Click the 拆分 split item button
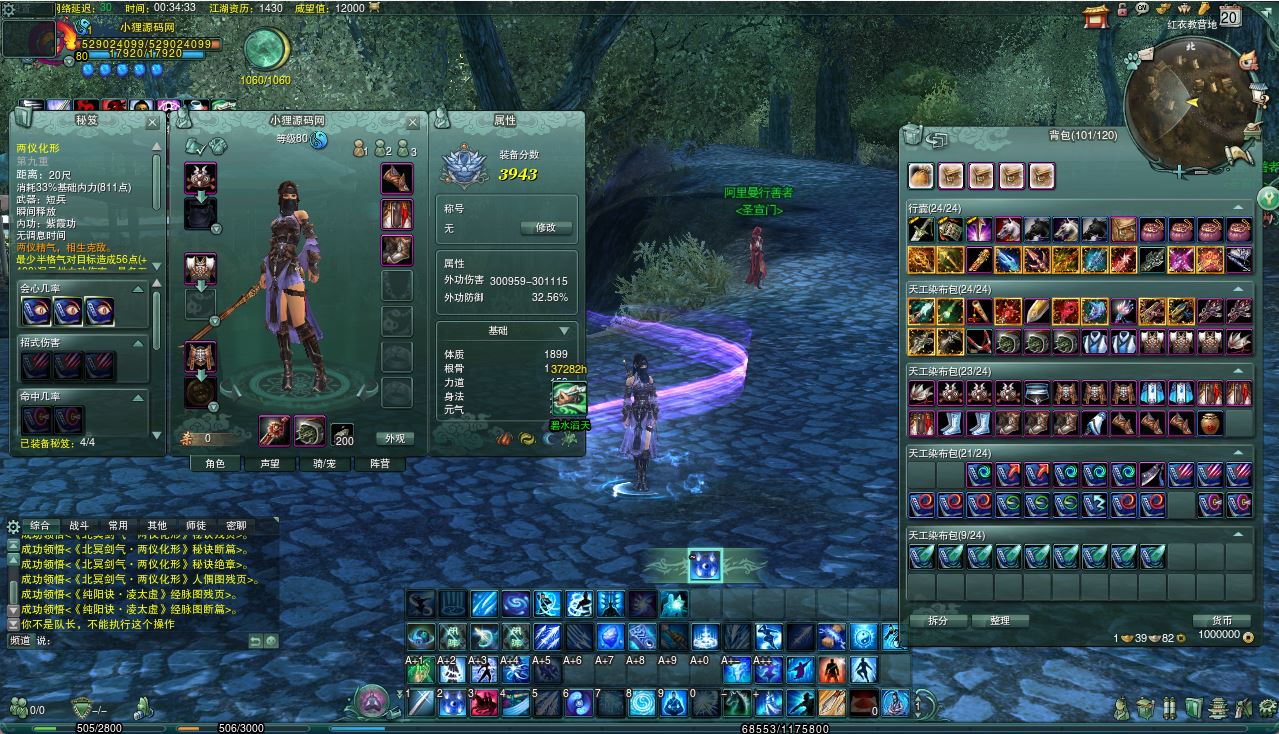Screen dimensions: 1279x734 click(938, 620)
